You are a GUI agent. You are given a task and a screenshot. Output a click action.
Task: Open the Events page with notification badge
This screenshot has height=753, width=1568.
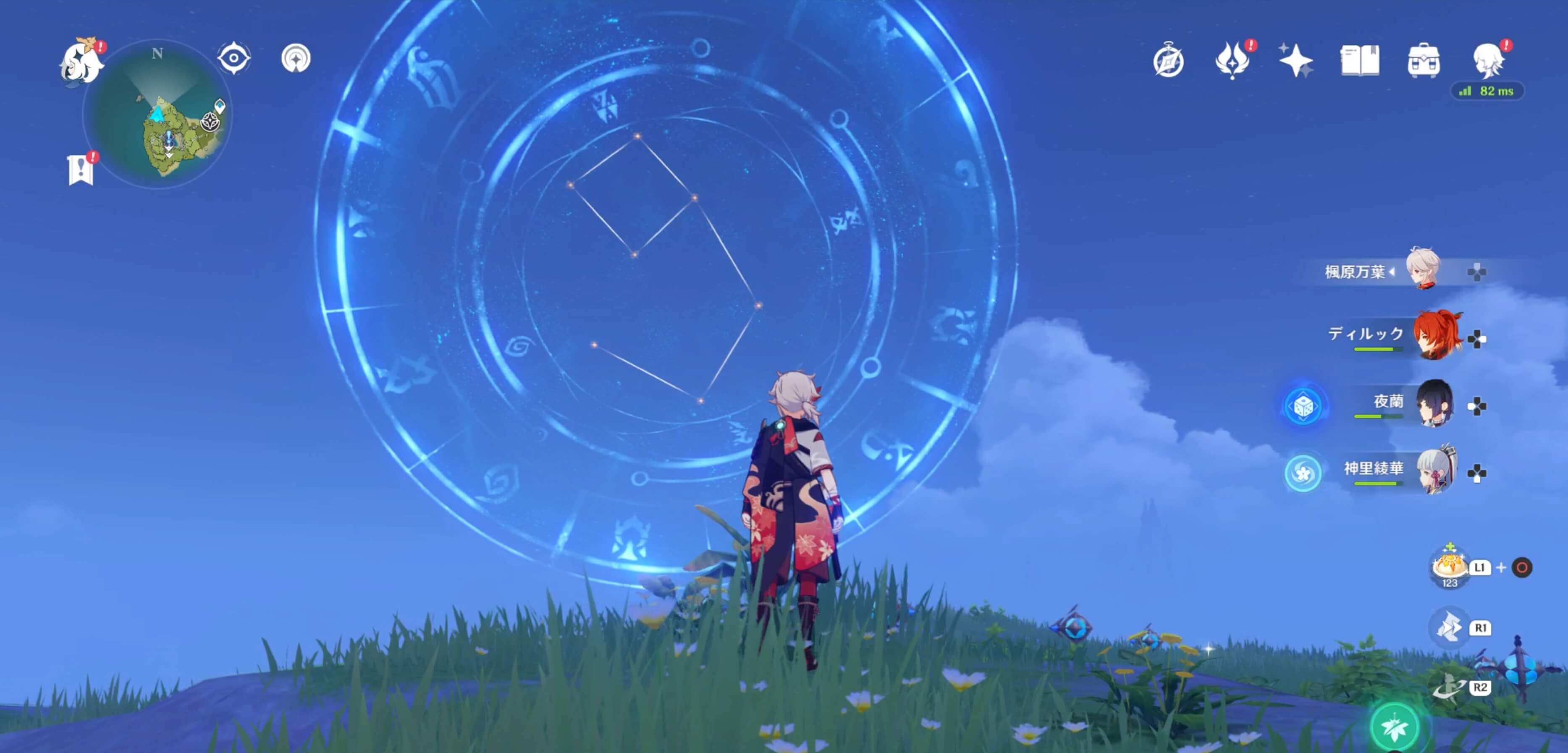1233,60
